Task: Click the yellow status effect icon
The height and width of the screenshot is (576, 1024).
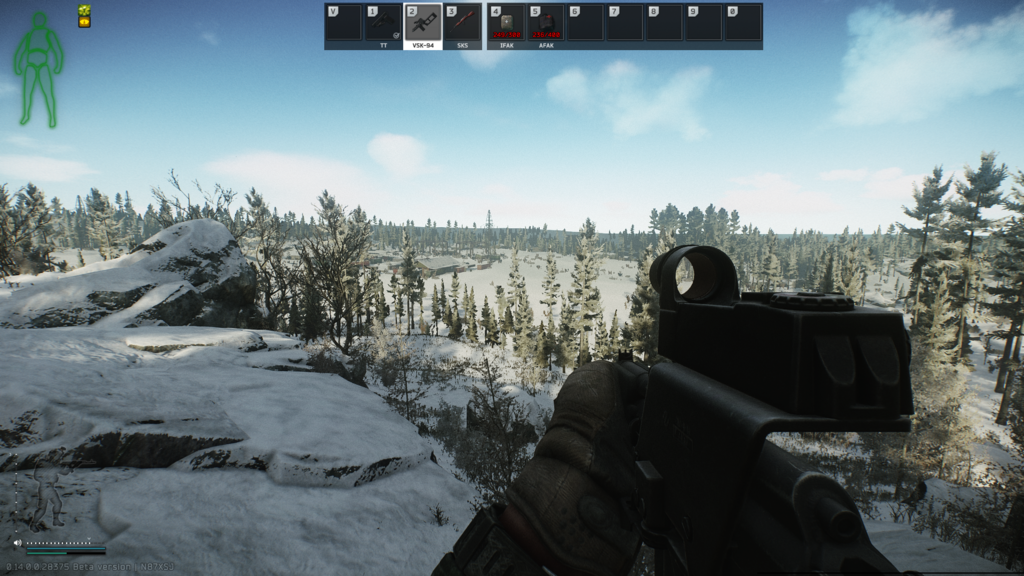Action: [x=84, y=22]
